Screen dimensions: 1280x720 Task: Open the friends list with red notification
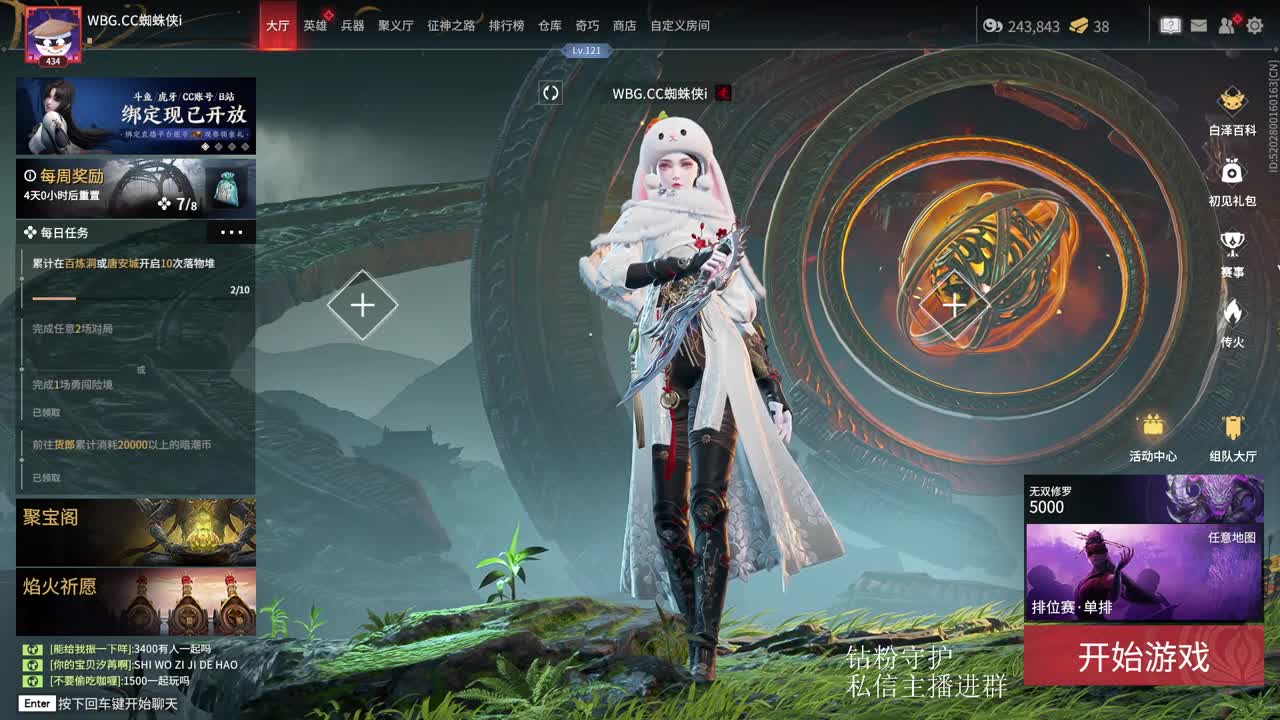coord(1224,27)
